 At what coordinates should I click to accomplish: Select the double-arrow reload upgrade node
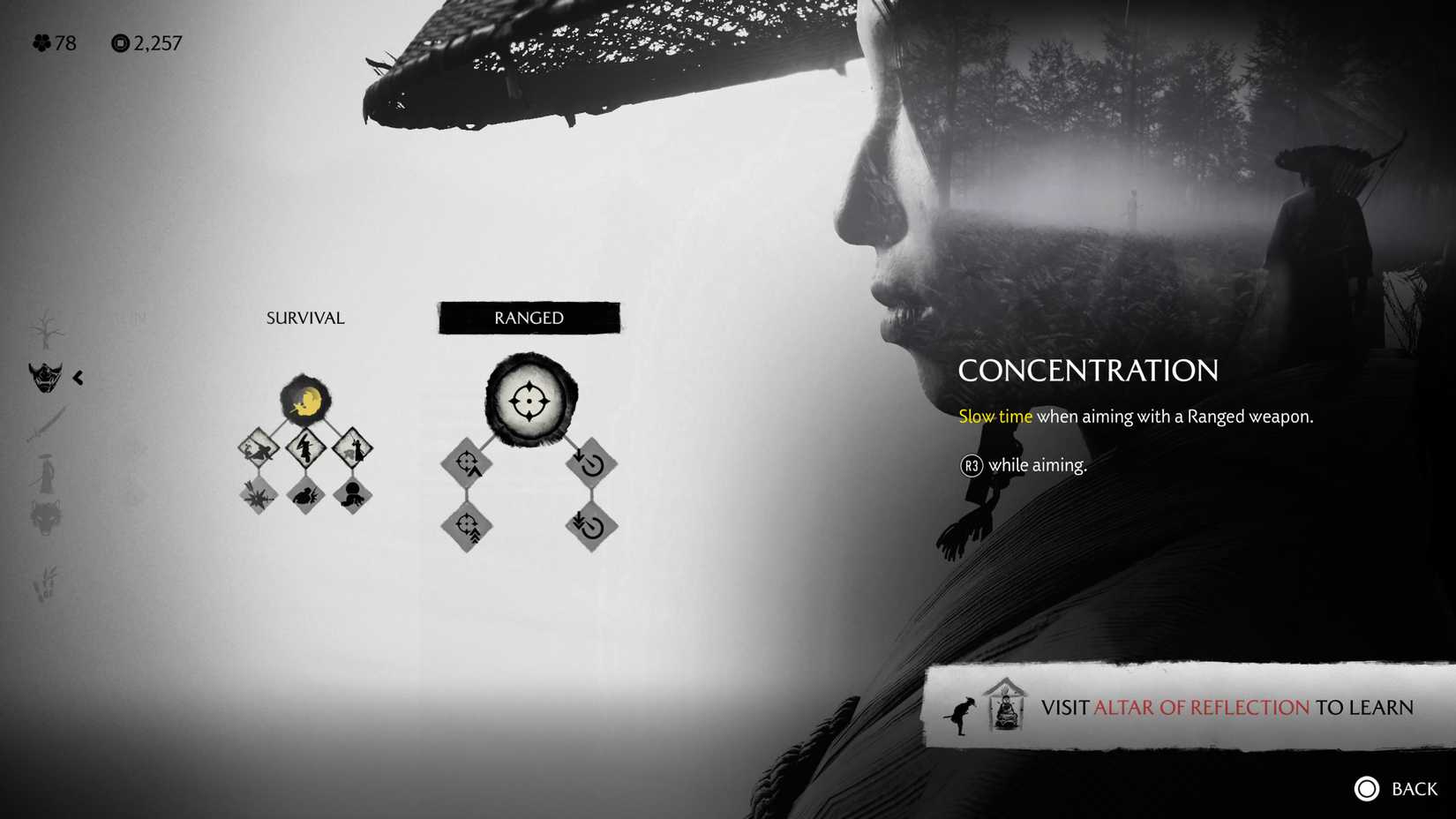click(x=590, y=526)
